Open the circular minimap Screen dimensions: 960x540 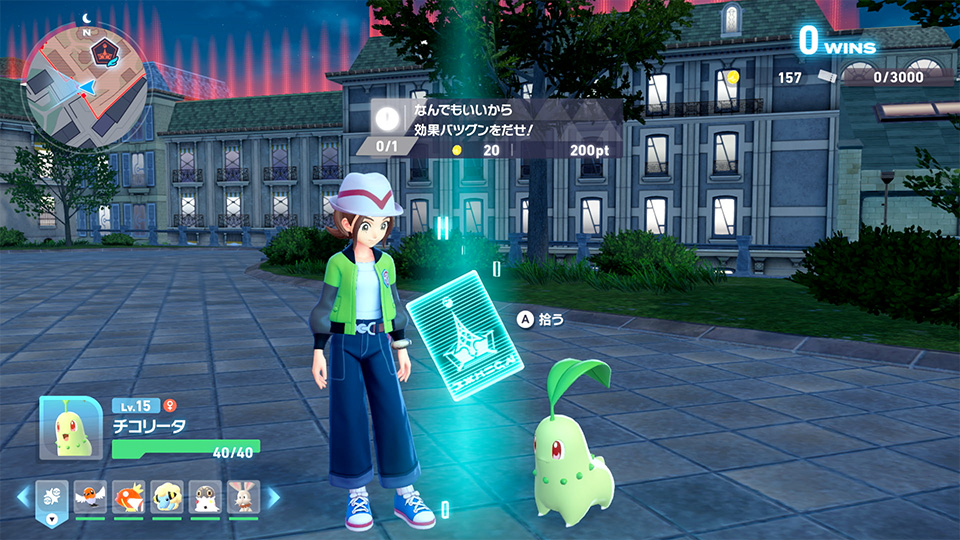coord(84,86)
